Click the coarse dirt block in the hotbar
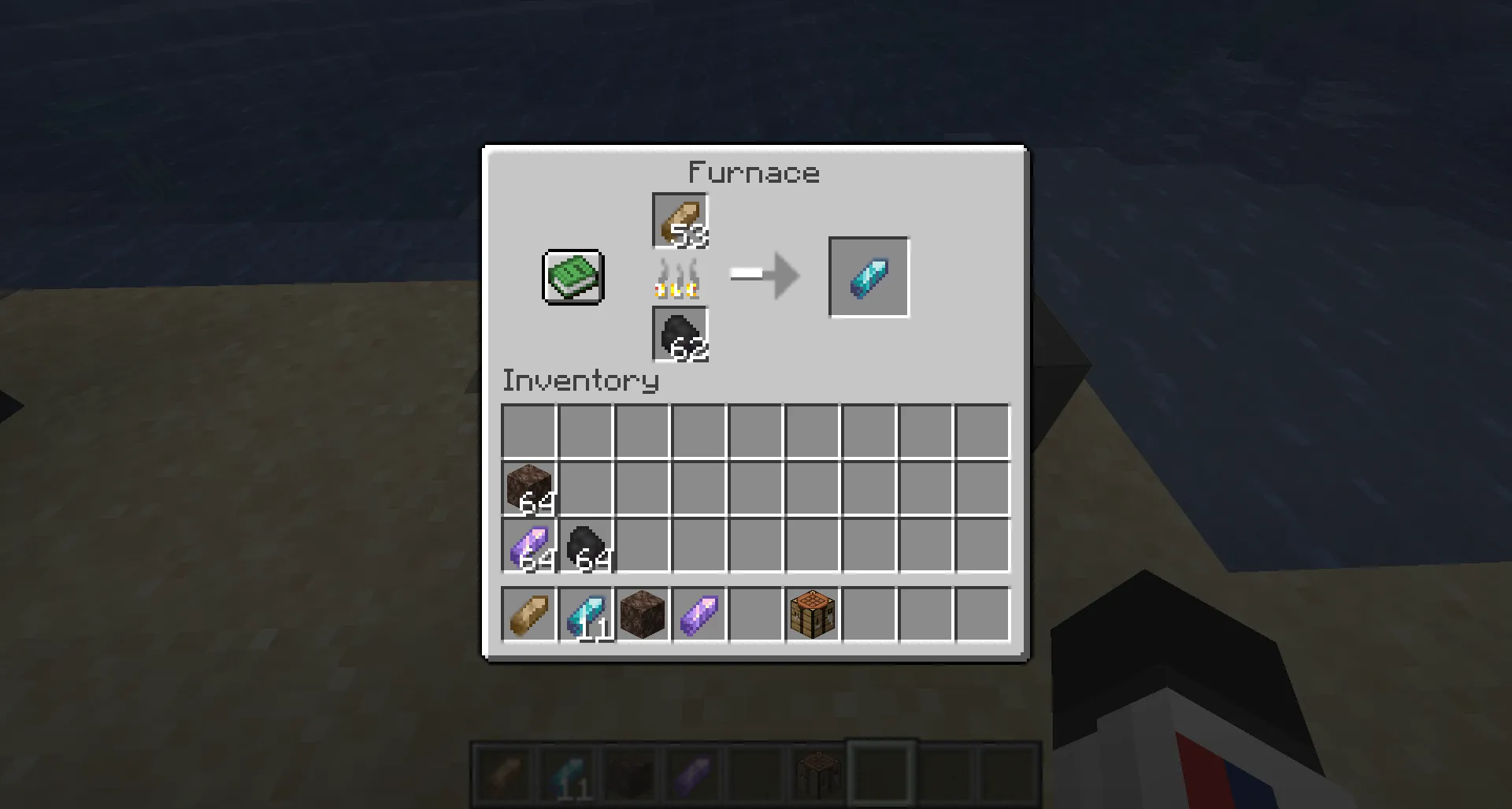Screen dimensions: 1512x809 (x=642, y=615)
